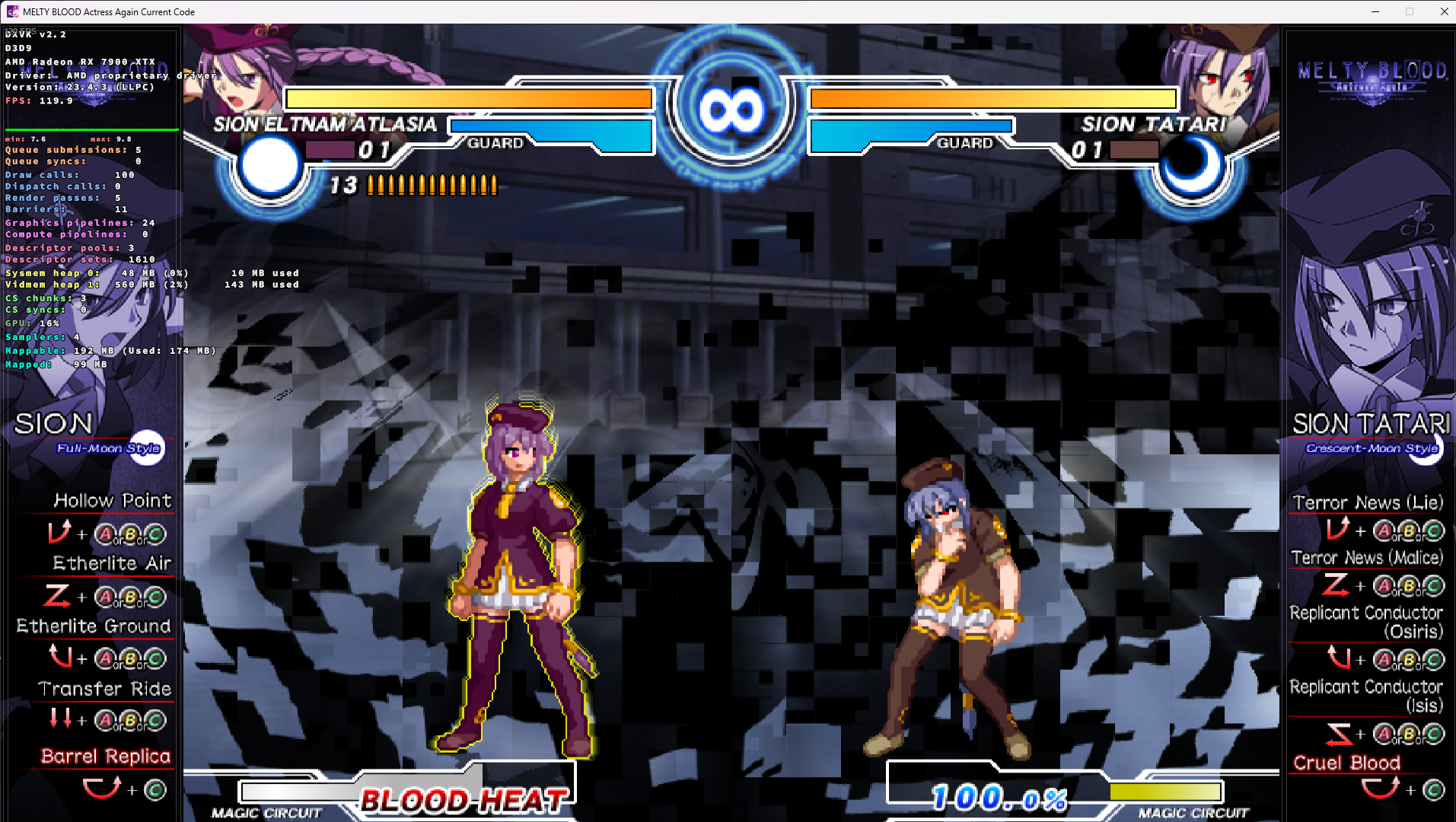Viewport: 1456px width, 822px height.
Task: Click the C button icon next to Barrel Replica
Action: pos(155,789)
